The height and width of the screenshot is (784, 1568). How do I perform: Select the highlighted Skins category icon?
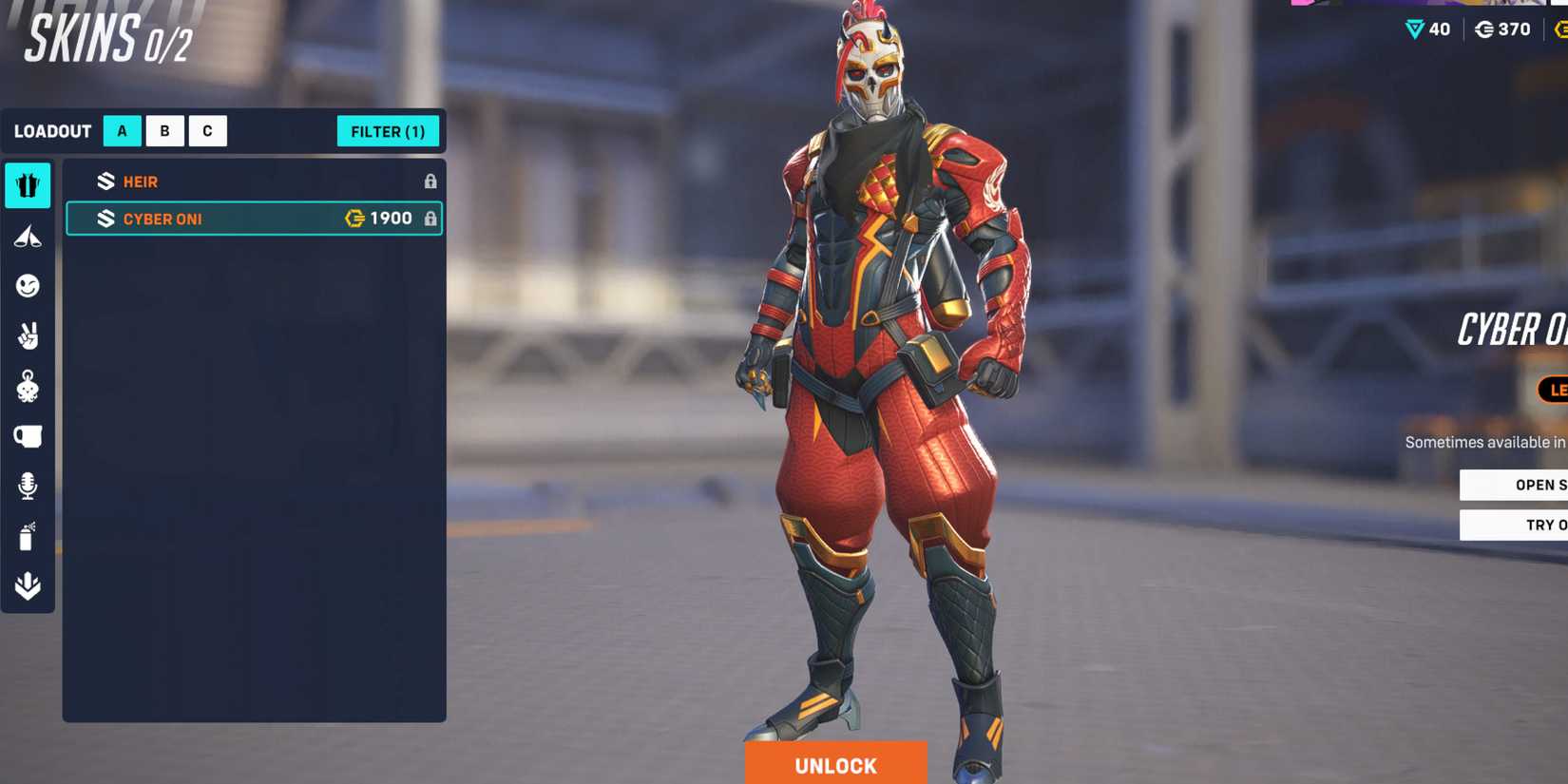point(28,186)
